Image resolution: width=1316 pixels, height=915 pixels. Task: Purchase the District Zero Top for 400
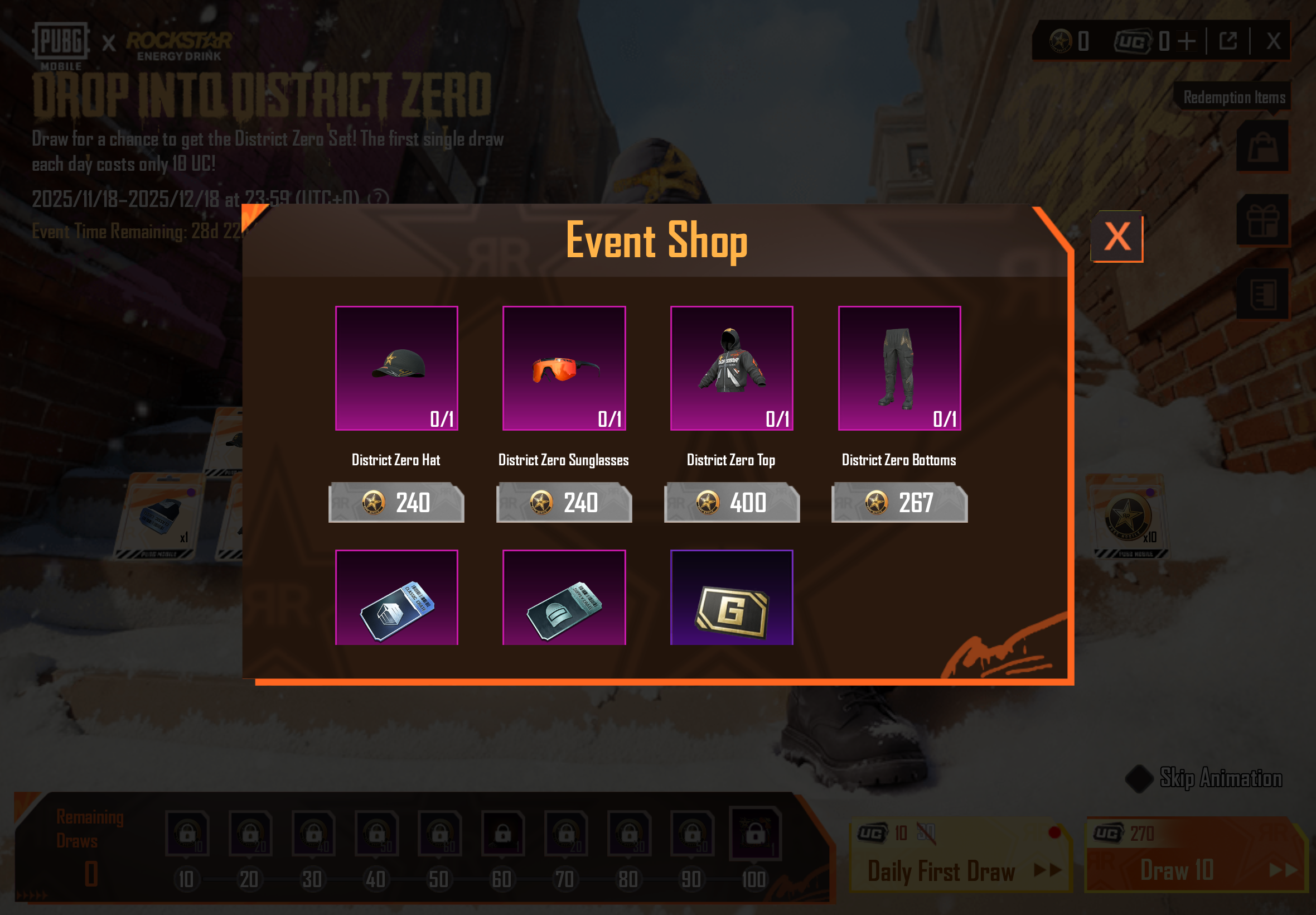click(732, 503)
